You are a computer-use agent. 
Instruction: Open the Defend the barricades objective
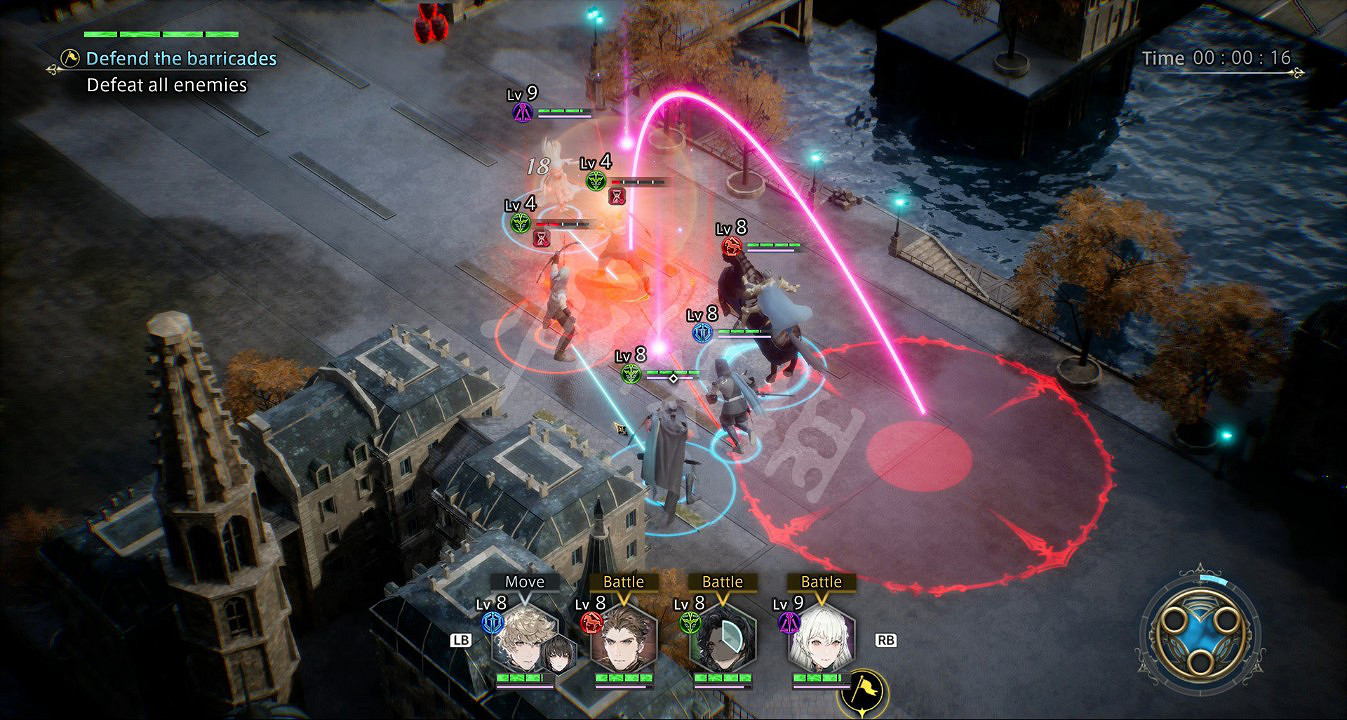(180, 59)
